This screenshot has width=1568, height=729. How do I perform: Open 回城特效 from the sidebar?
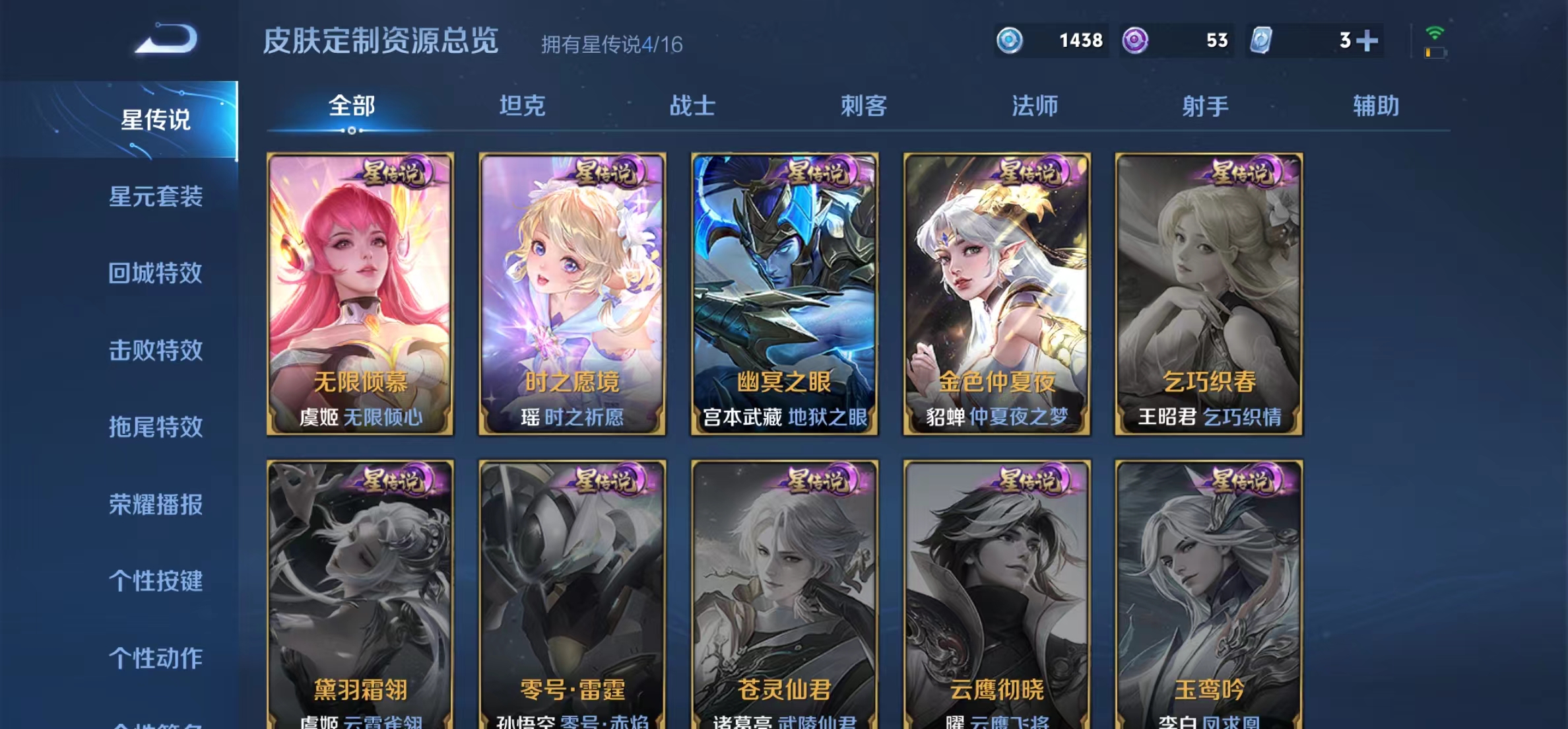pyautogui.click(x=156, y=273)
